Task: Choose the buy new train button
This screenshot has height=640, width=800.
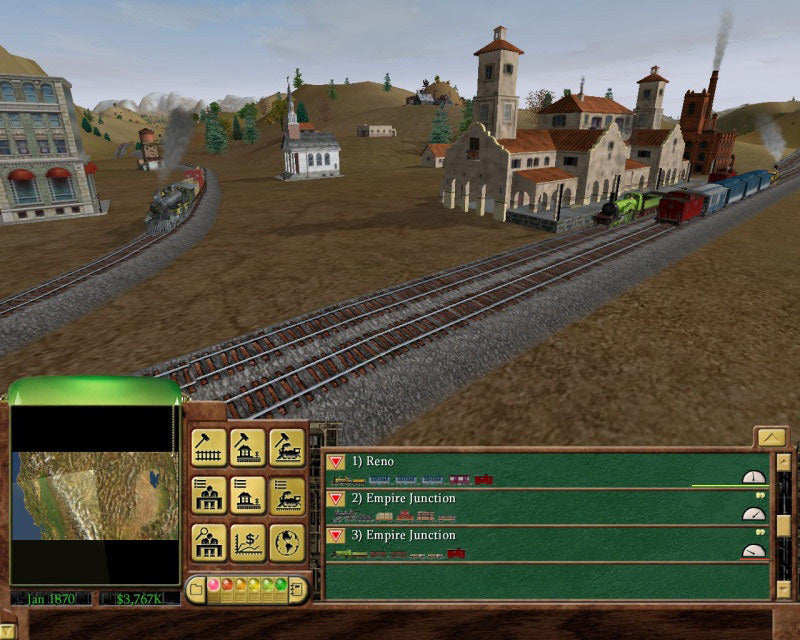Action: (x=287, y=448)
